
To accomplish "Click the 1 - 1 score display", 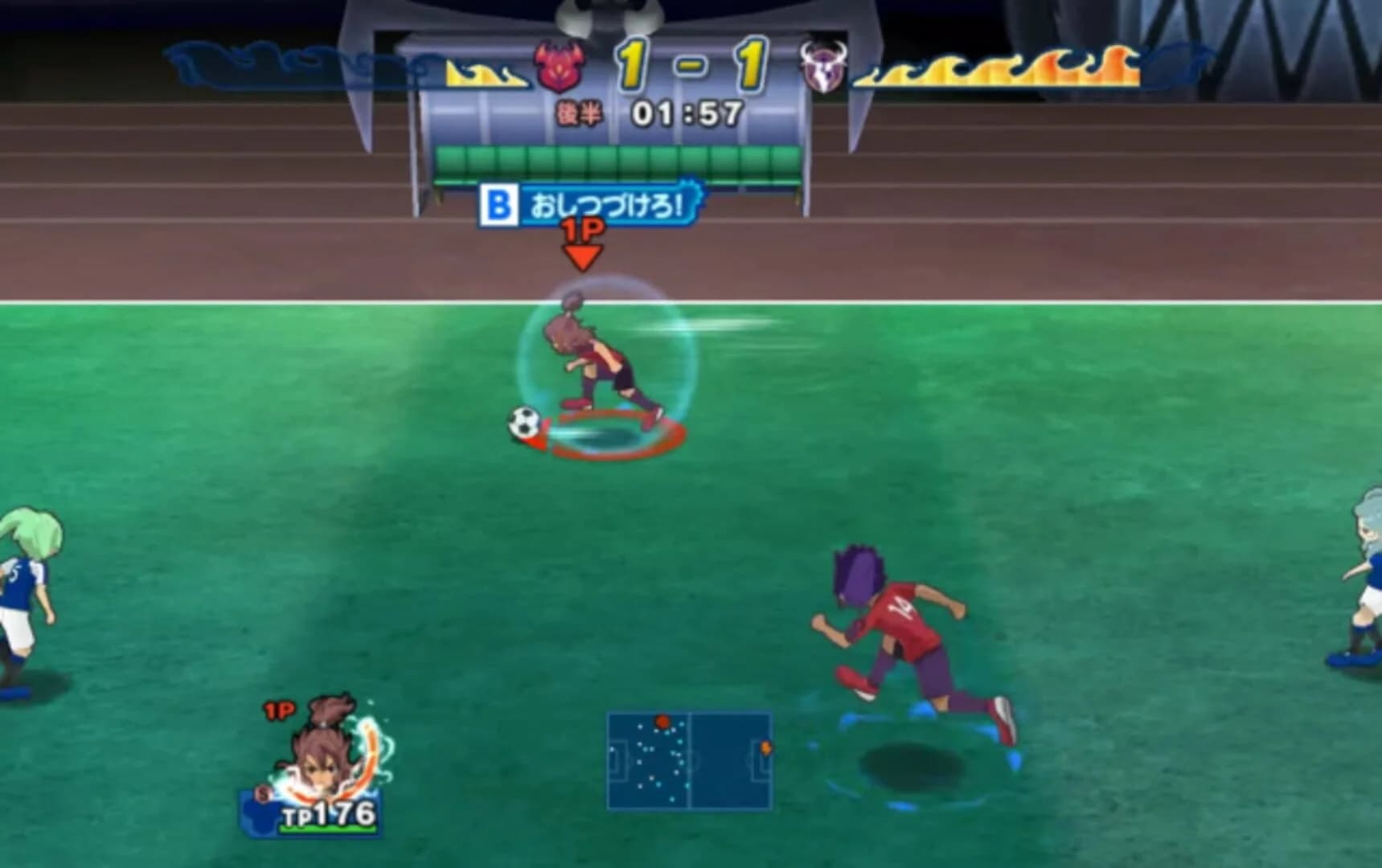I will [x=688, y=64].
